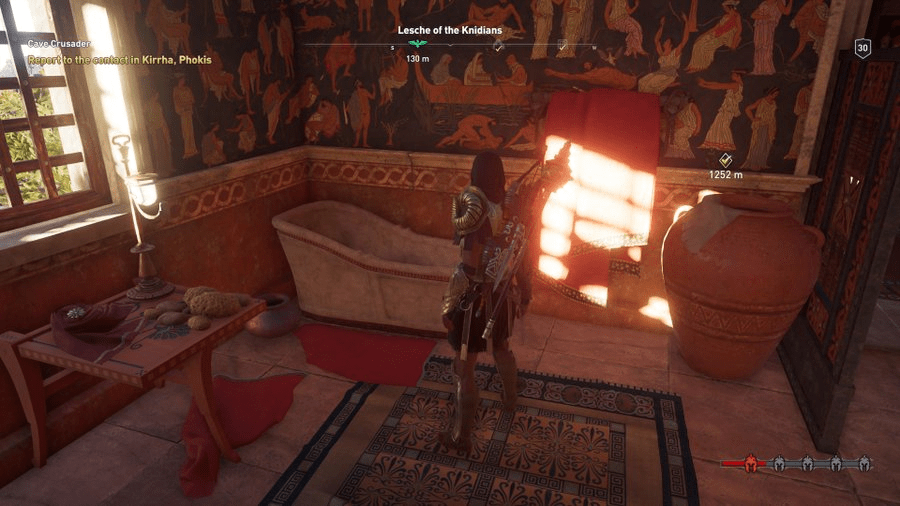Click the green 130 m compass marker
Image resolution: width=900 pixels, height=506 pixels.
pos(419,46)
